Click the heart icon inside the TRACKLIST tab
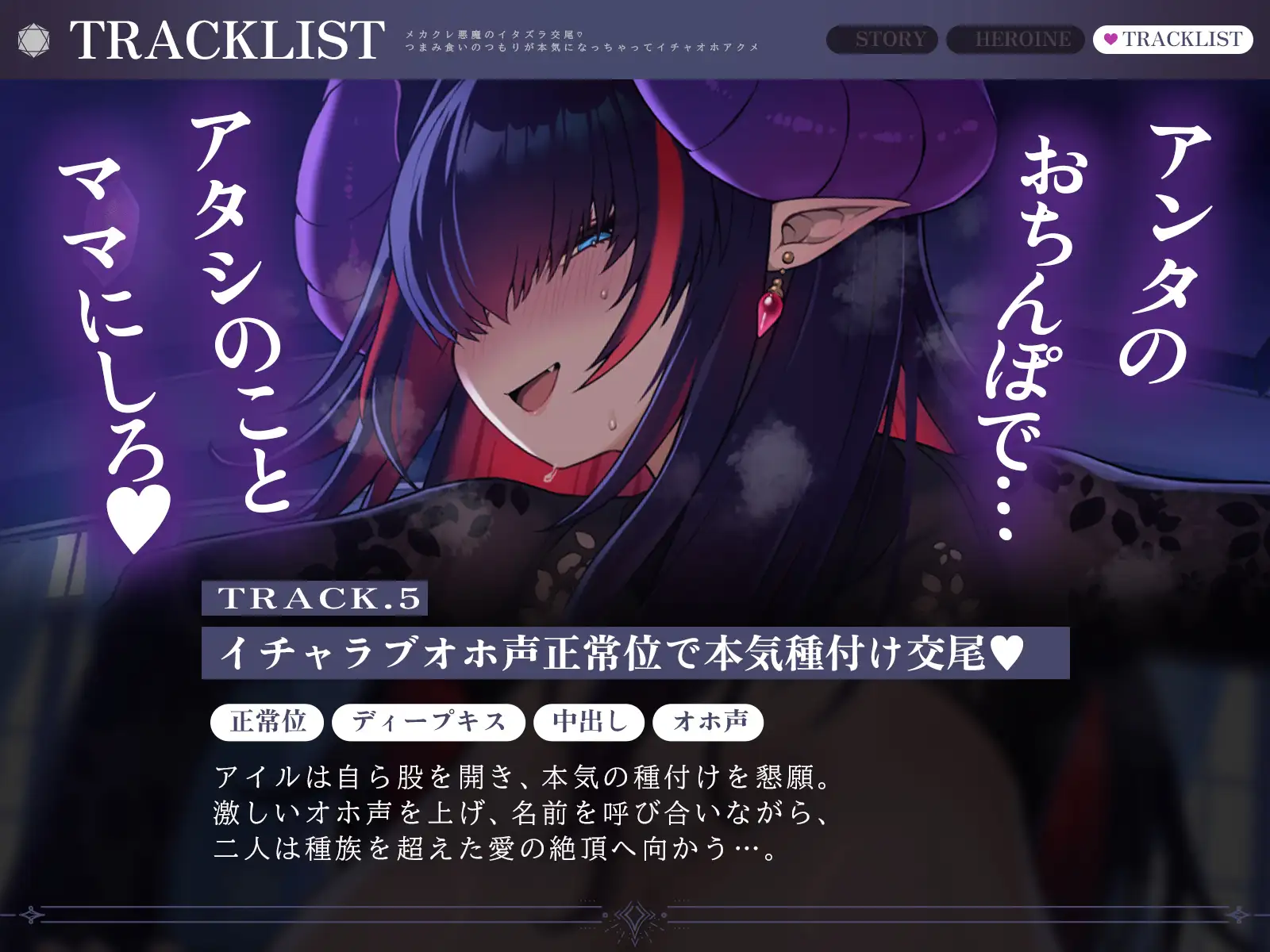Viewport: 1270px width, 952px height. click(x=1110, y=36)
